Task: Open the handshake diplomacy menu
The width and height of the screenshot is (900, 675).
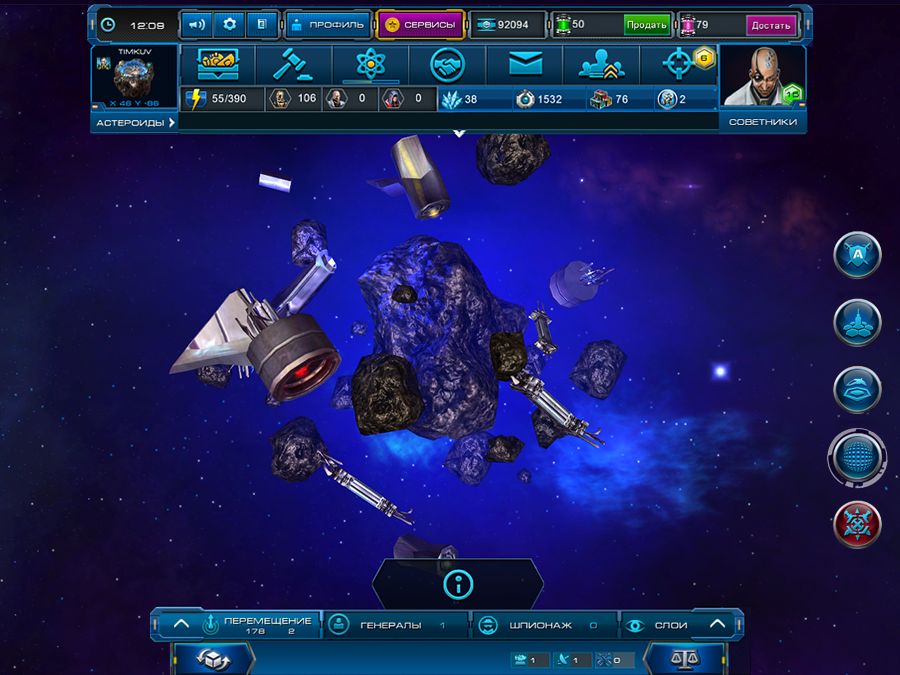Action: (x=448, y=65)
